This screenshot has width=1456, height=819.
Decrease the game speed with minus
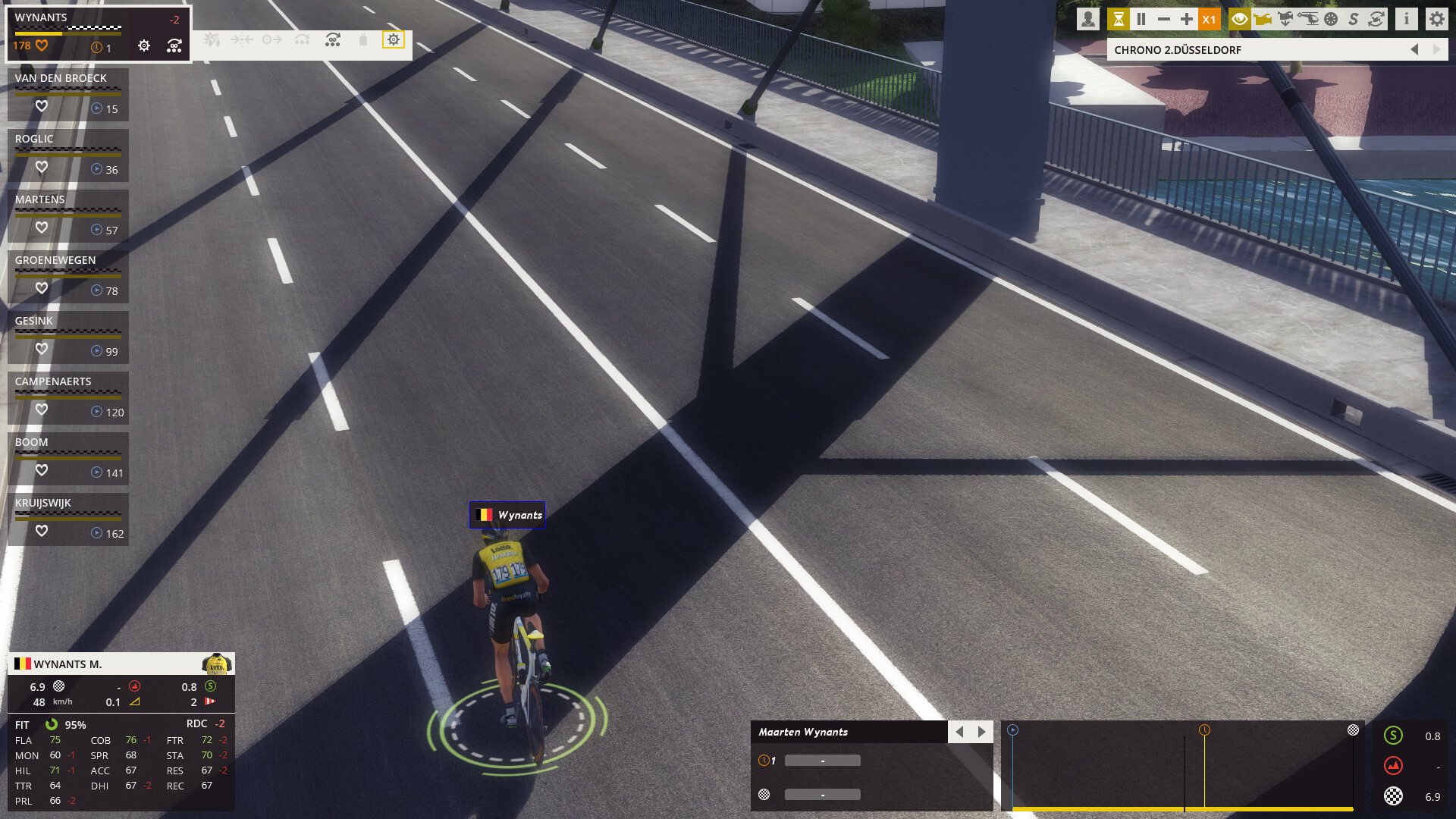pos(1164,20)
